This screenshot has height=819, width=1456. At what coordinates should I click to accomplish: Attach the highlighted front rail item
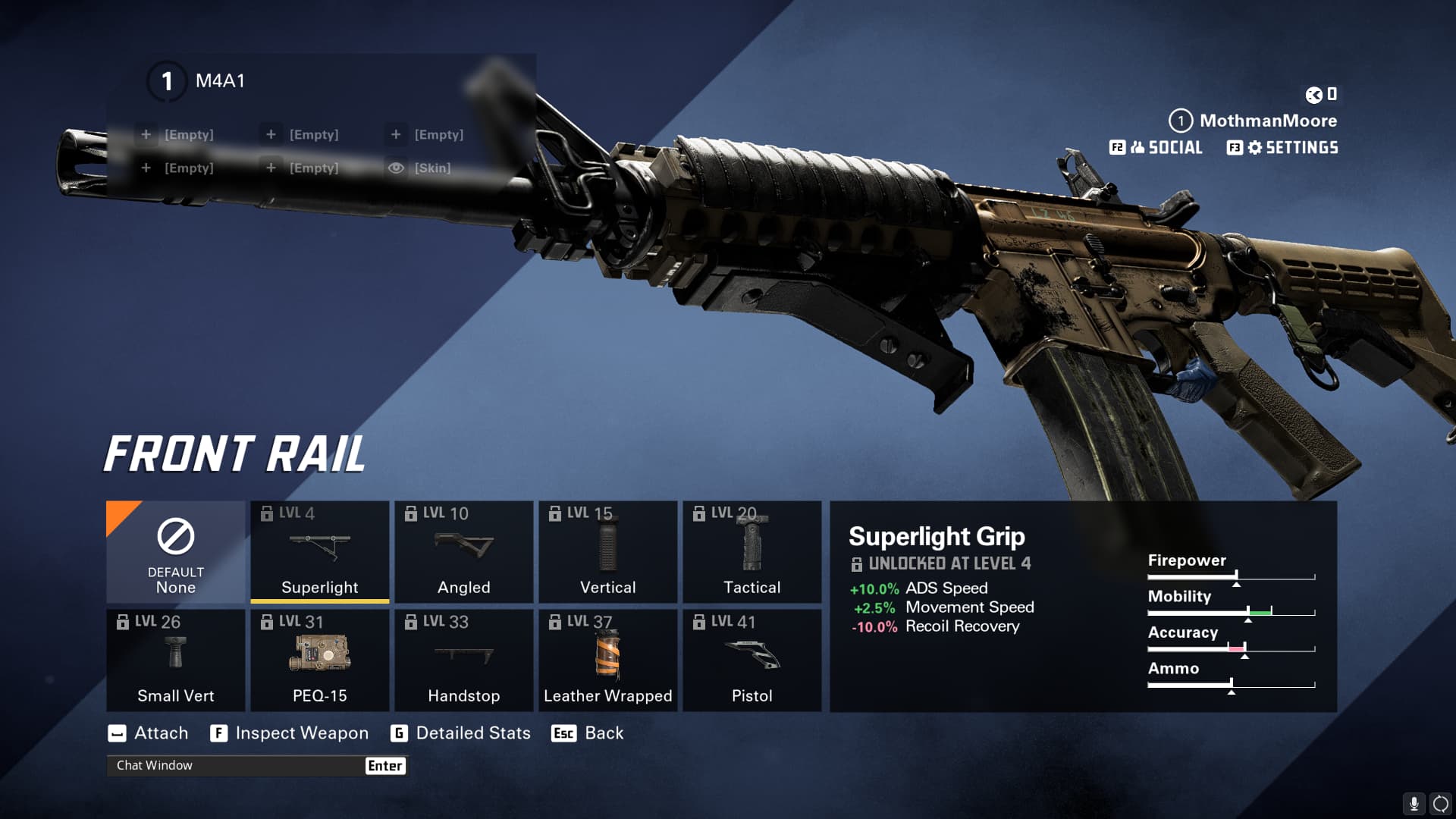[149, 733]
